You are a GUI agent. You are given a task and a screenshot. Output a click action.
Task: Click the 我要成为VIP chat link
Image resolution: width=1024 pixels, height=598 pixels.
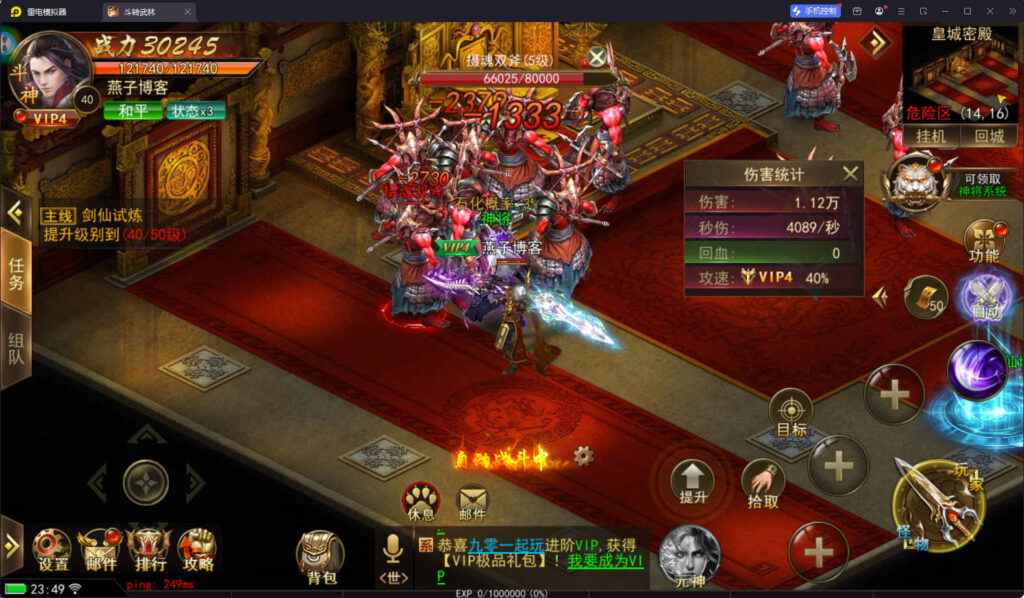point(606,562)
